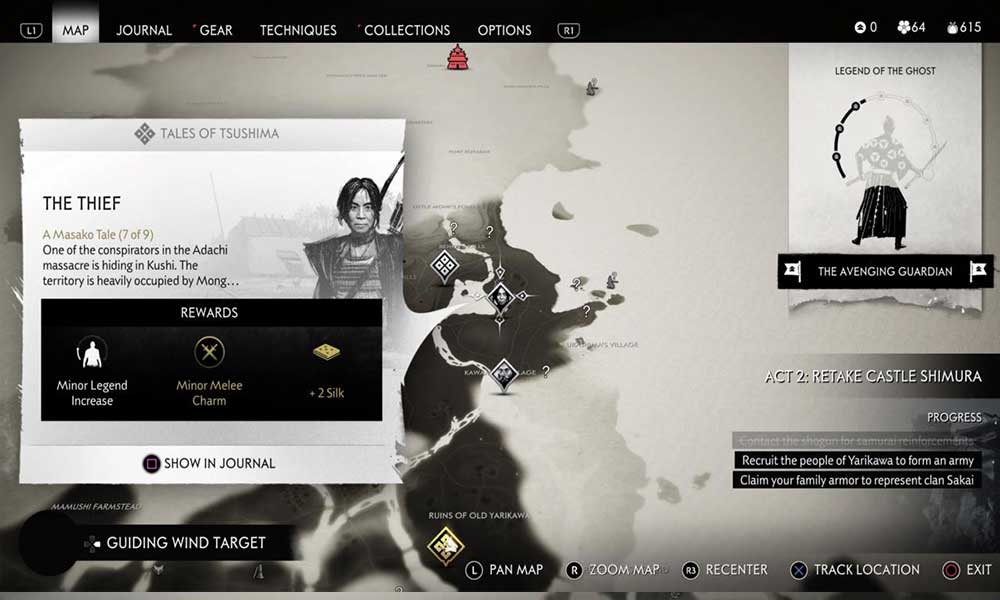Click the +2 Silk reward icon
This screenshot has height=600, width=1000.
tap(327, 352)
